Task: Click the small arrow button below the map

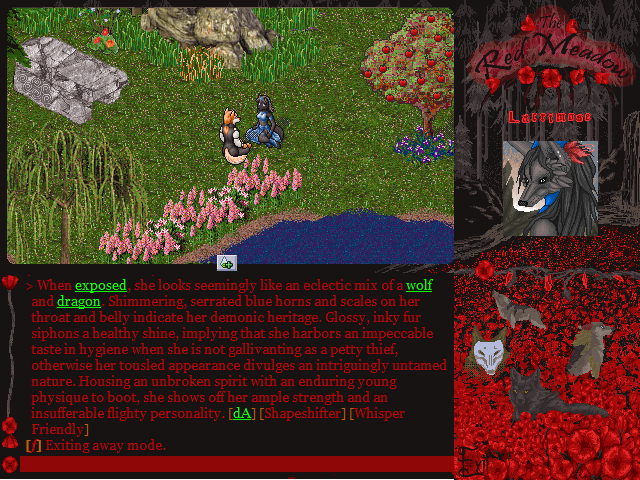Action: pyautogui.click(x=227, y=263)
